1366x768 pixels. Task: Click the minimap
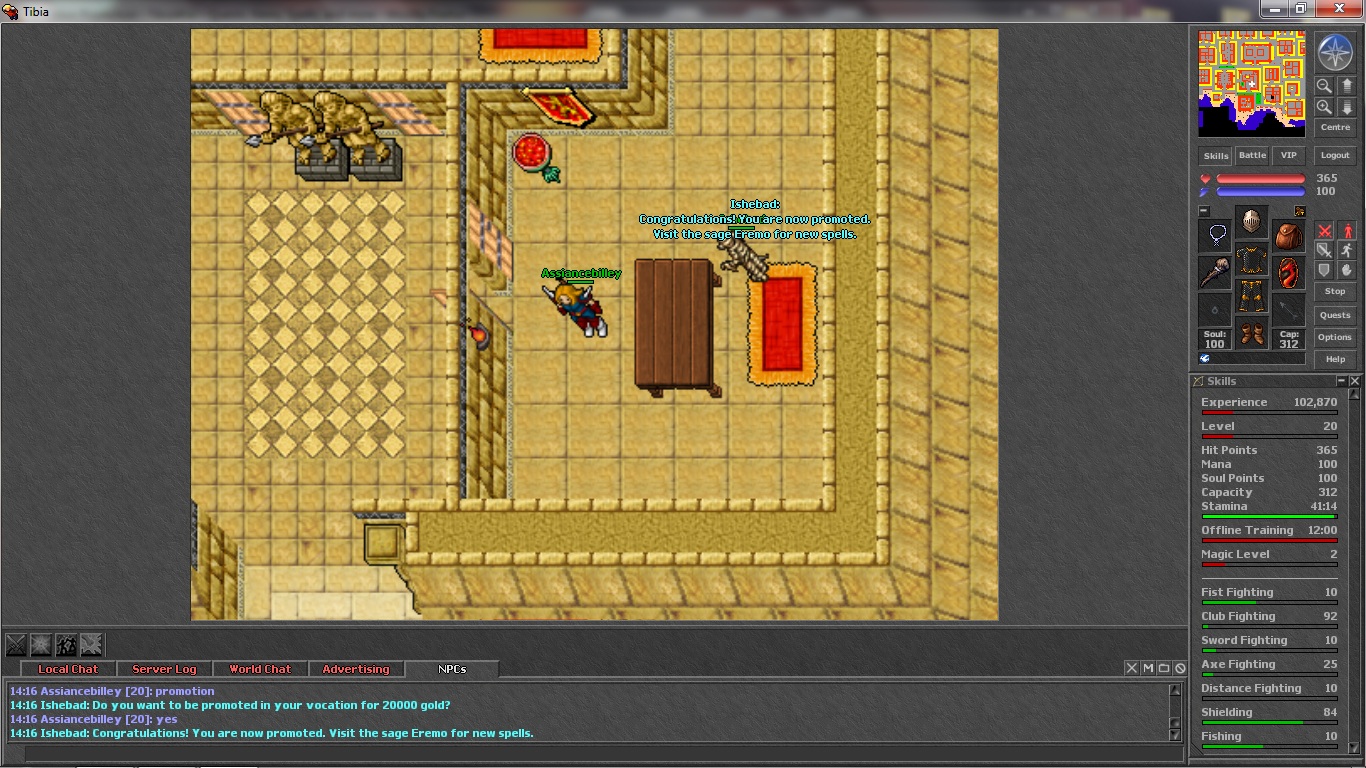[1251, 83]
